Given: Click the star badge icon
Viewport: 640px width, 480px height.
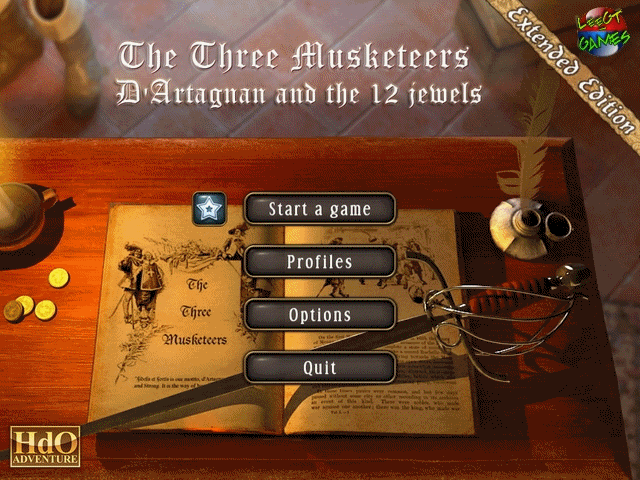Looking at the screenshot, I should 210,209.
